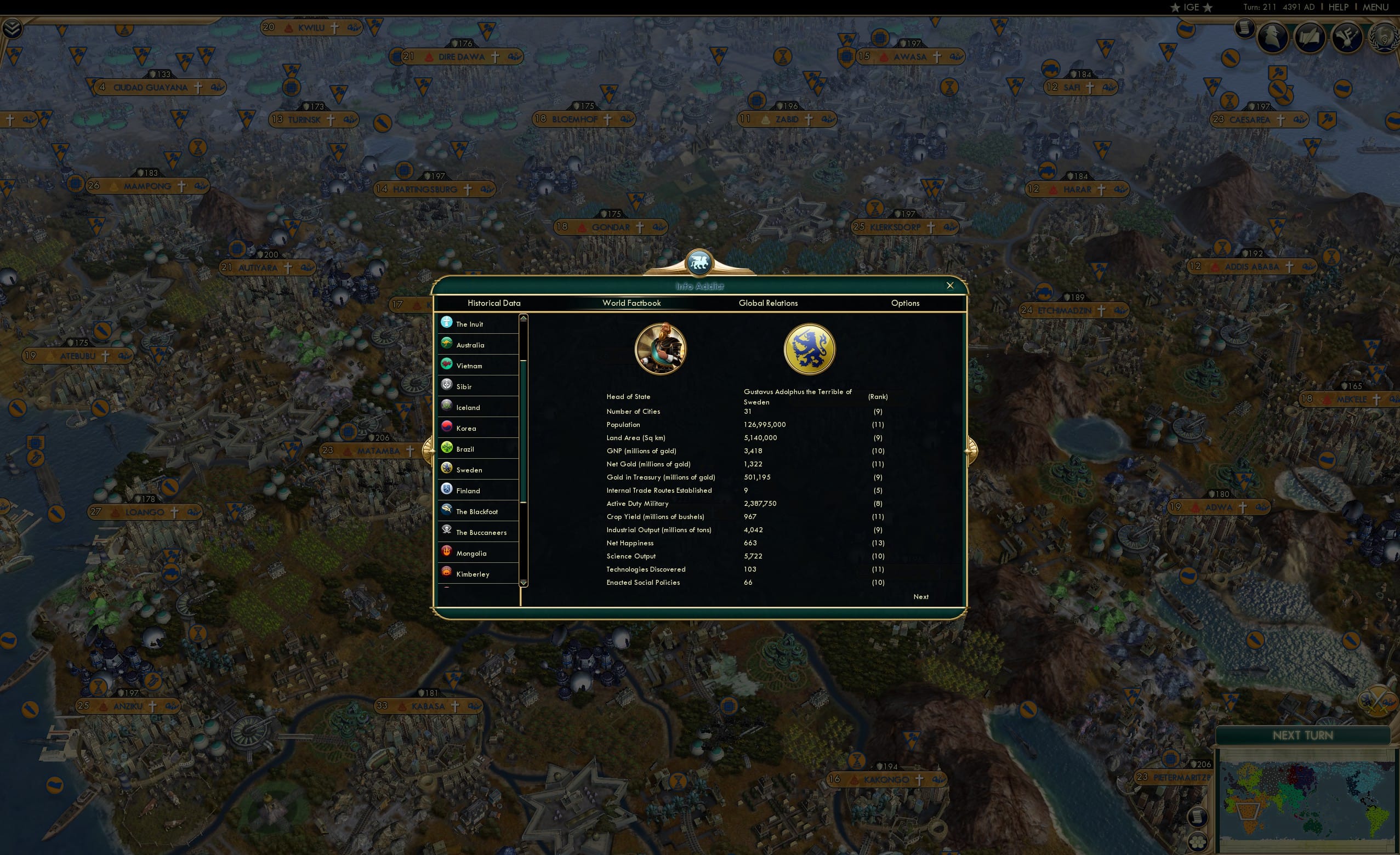The image size is (1400, 855).
Task: Click the espionage leader silhouette icon
Action: (1274, 36)
